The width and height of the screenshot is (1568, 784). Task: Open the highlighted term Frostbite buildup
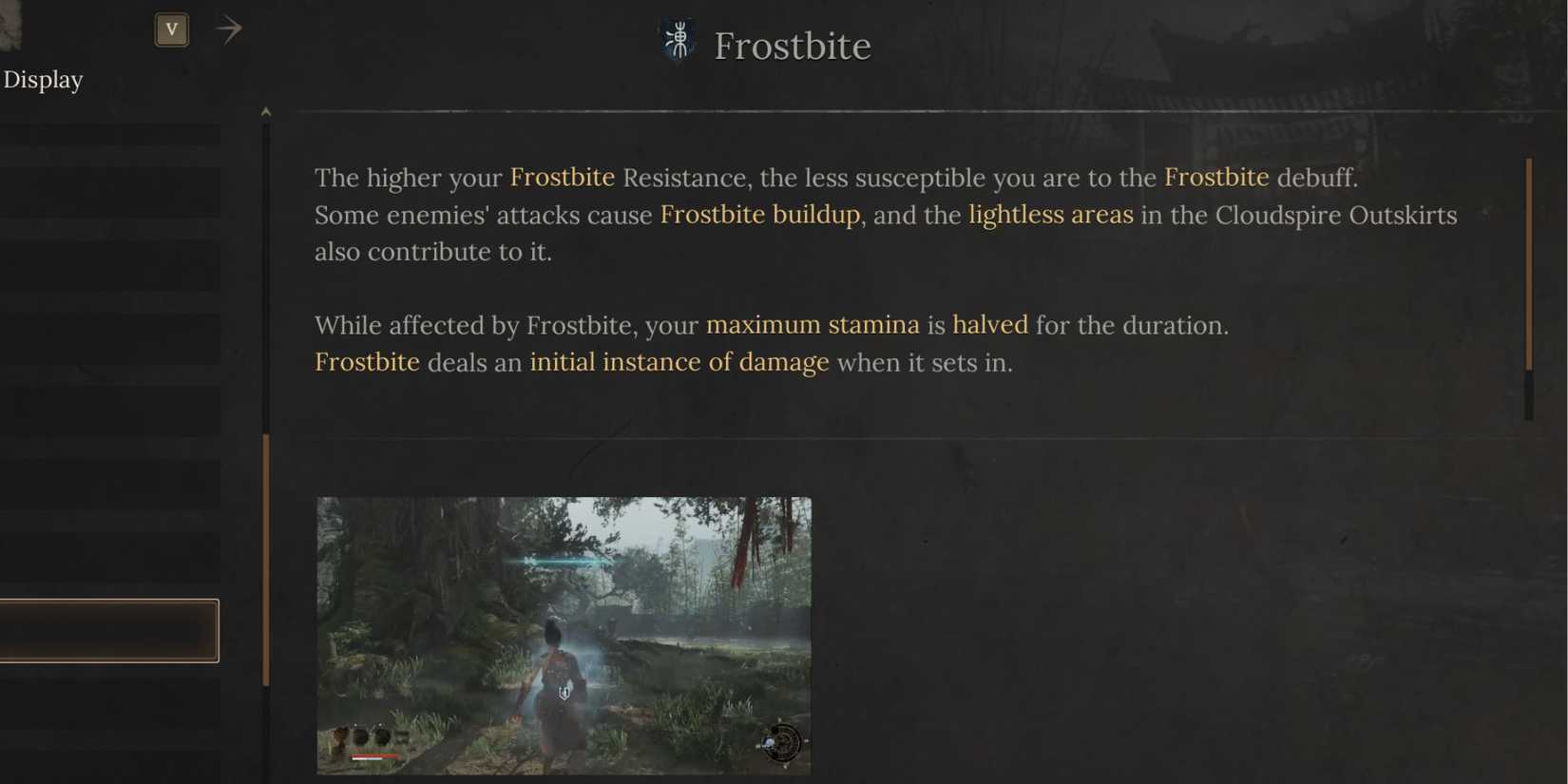[x=759, y=215]
